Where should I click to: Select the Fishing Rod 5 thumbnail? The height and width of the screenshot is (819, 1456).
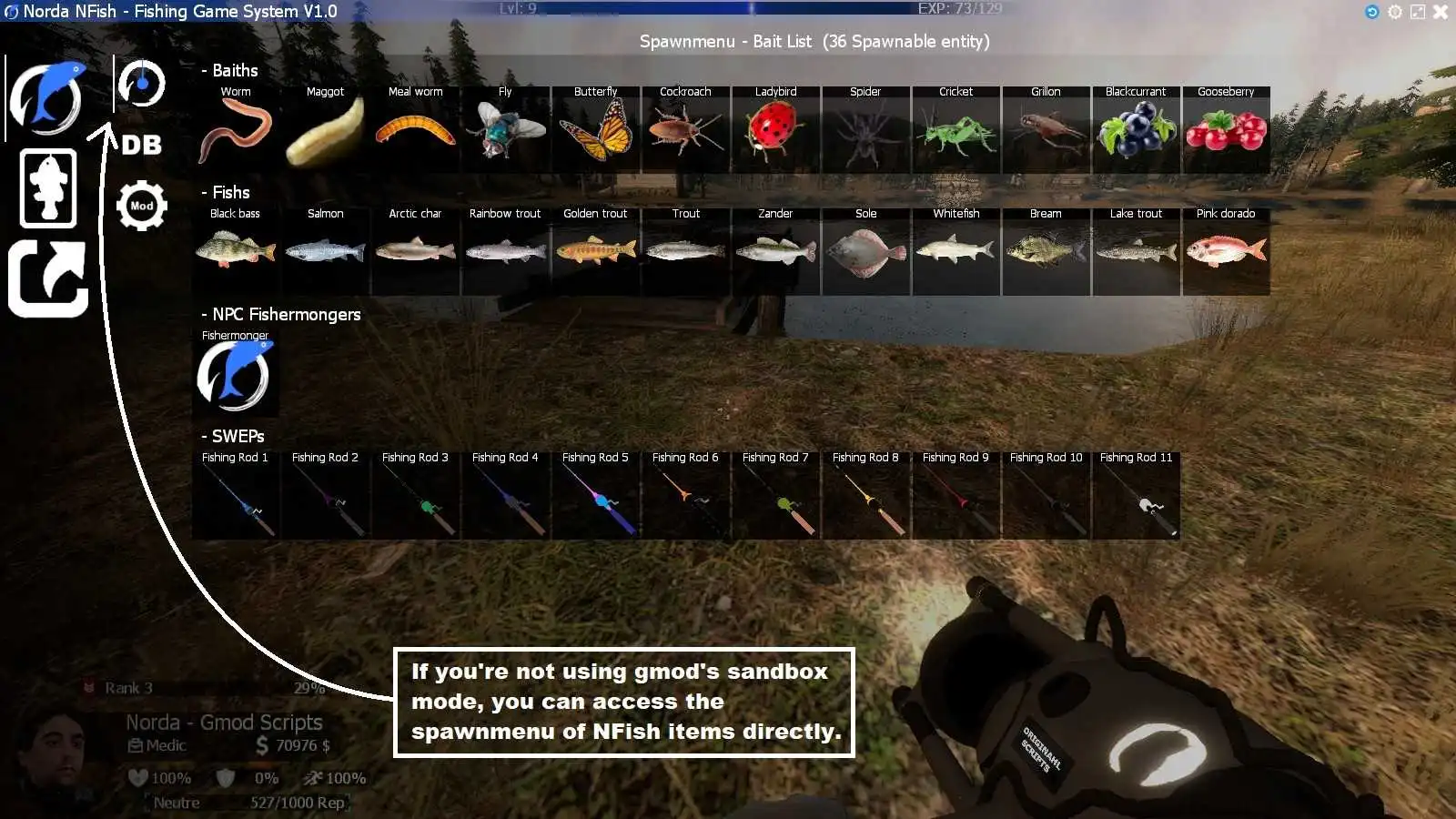(x=595, y=496)
